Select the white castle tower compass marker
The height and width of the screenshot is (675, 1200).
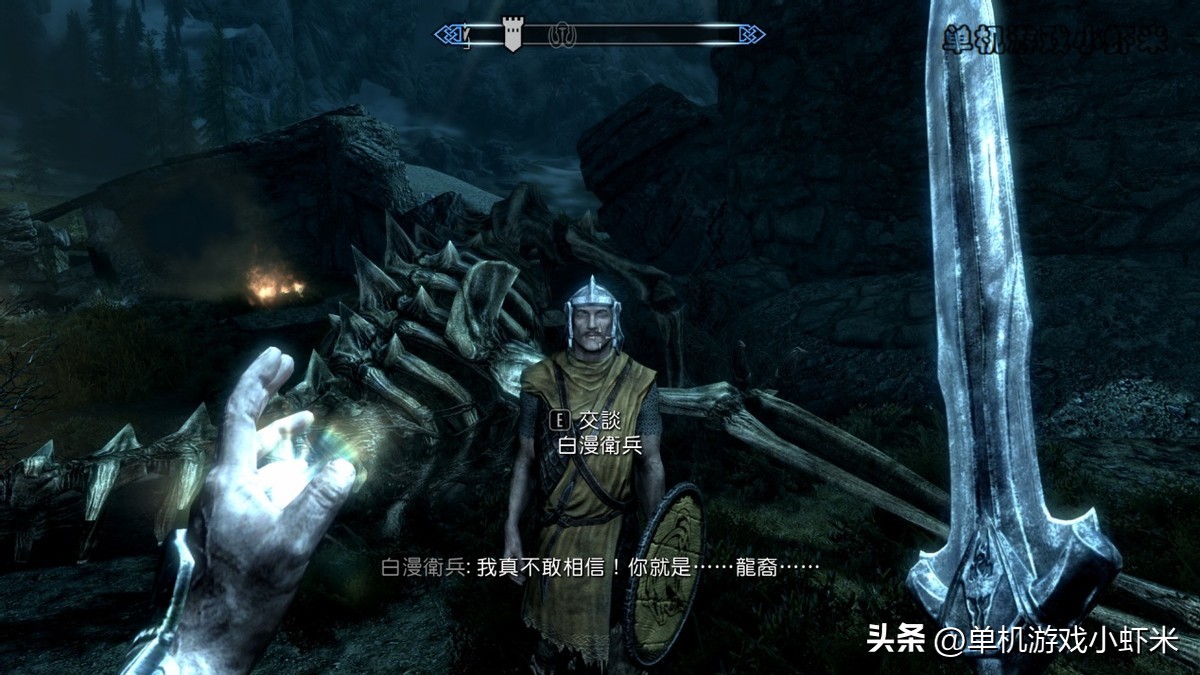(x=512, y=36)
